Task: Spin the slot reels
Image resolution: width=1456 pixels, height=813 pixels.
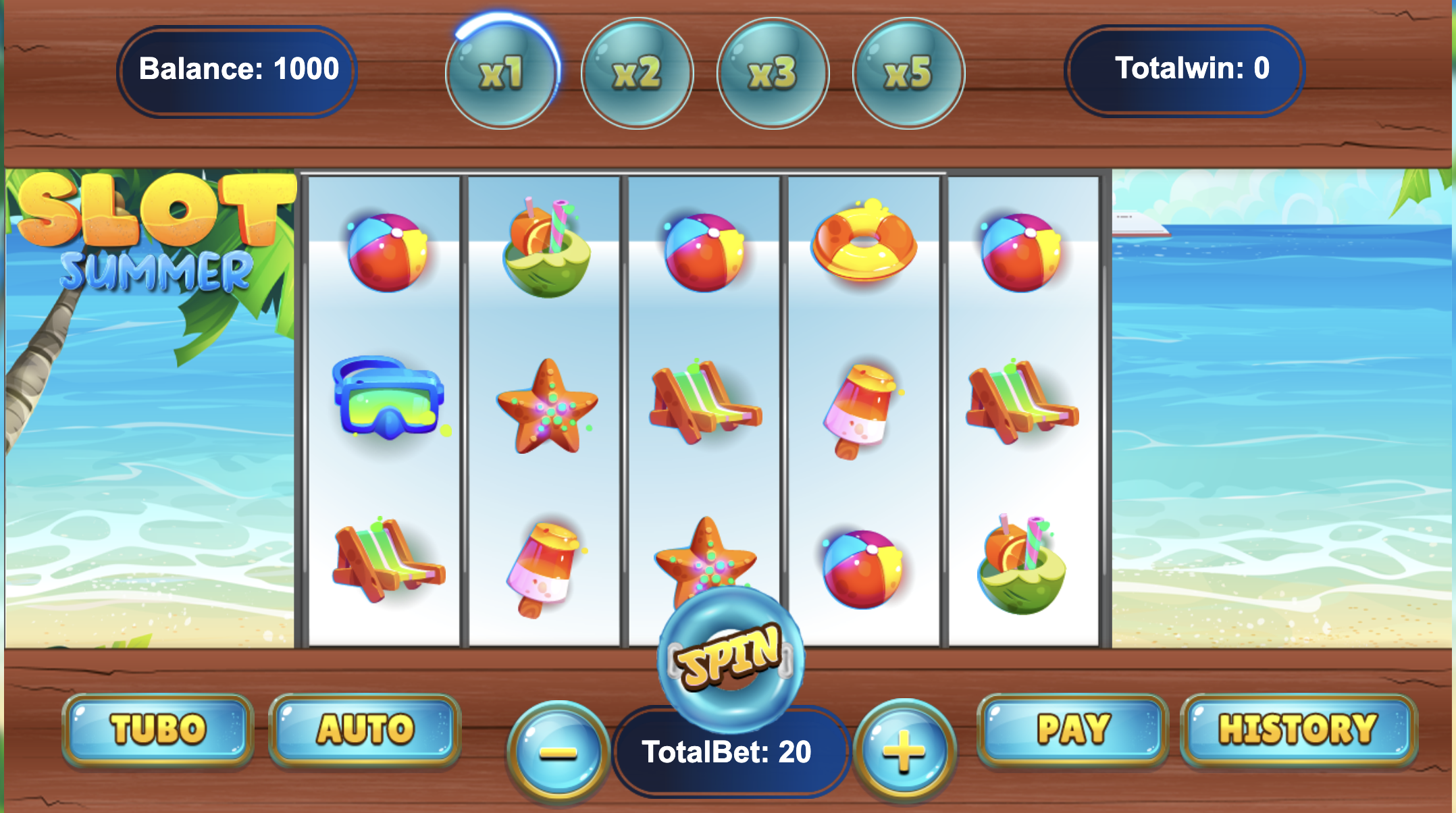Action: click(x=731, y=659)
